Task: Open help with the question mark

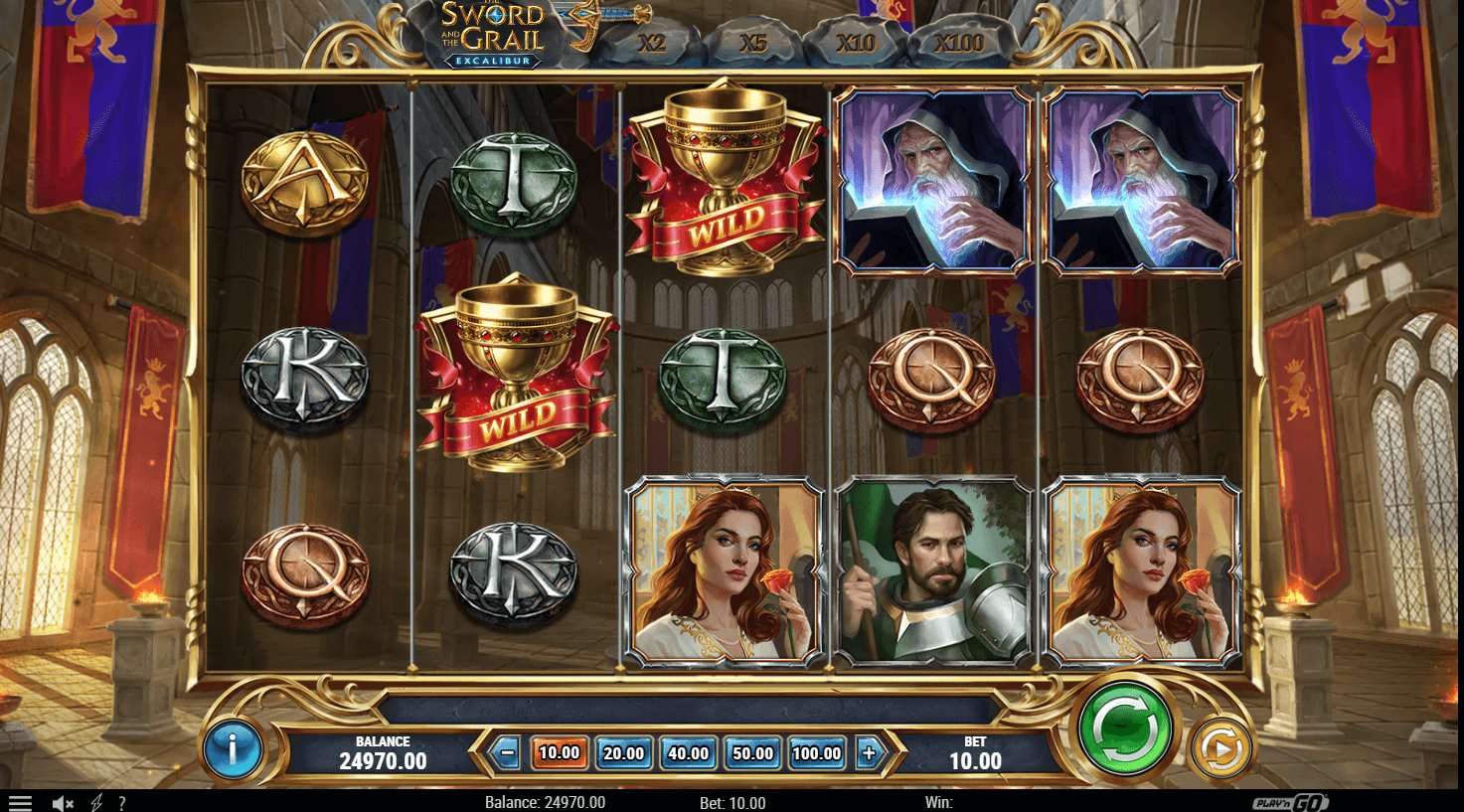Action: click(121, 803)
